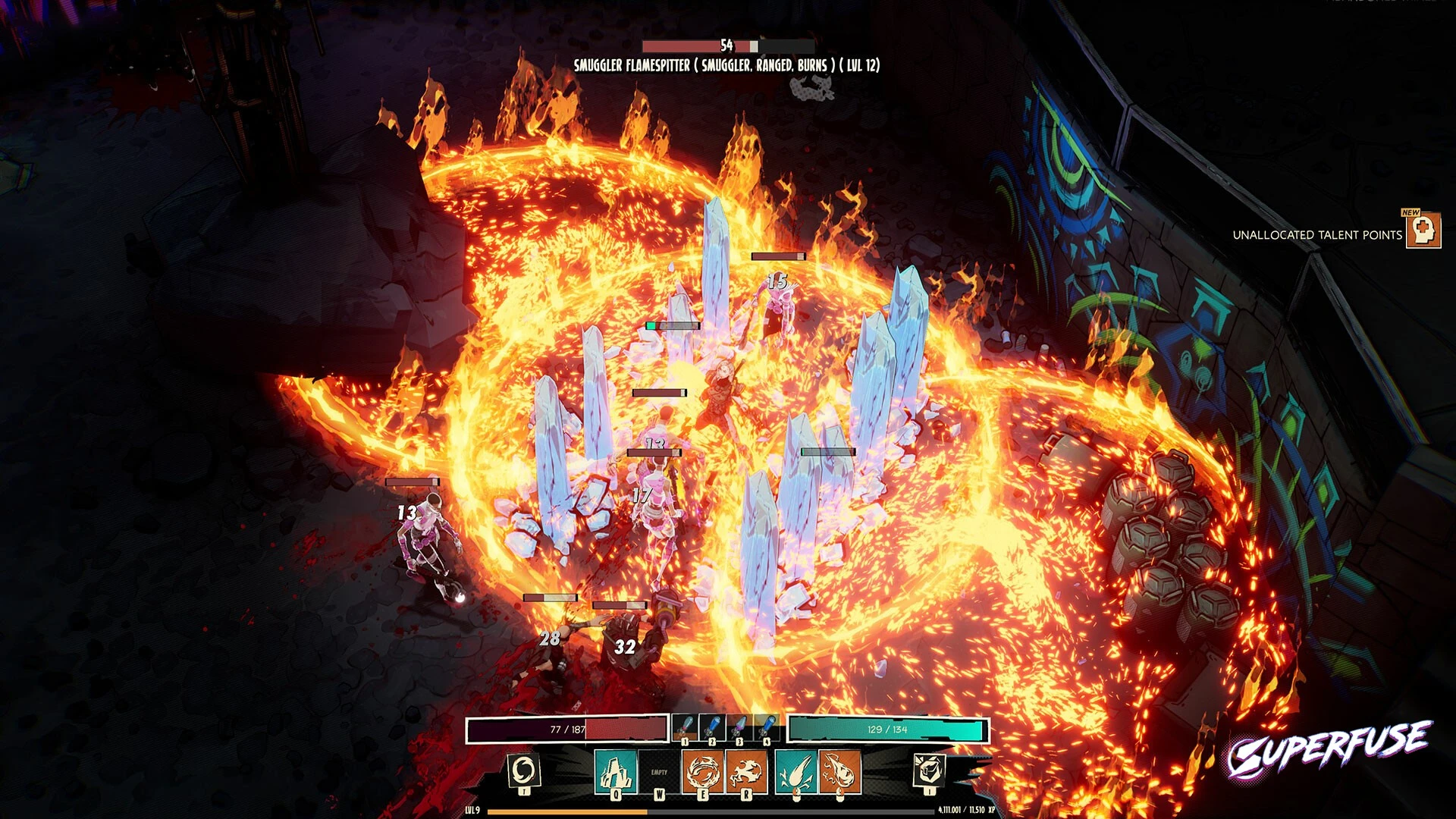This screenshot has width=1456, height=819.
Task: Use the orange fireball ability
Action: [x=839, y=773]
